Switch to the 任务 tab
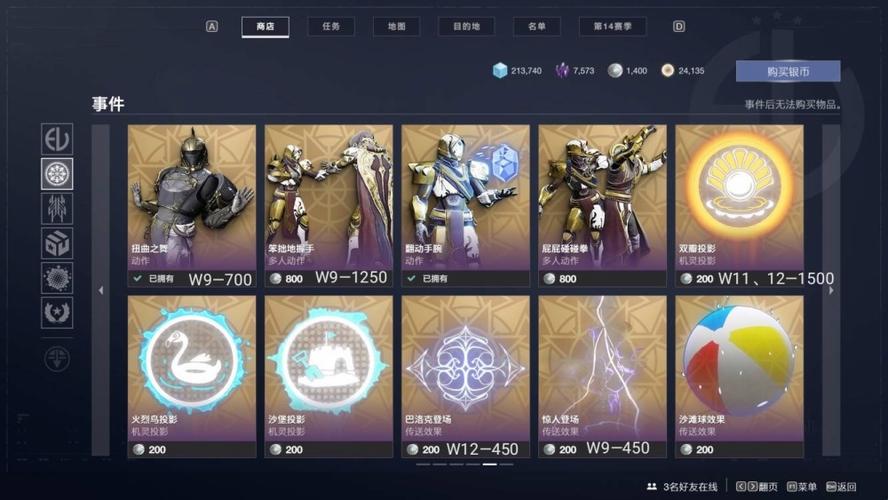The width and height of the screenshot is (888, 500). click(x=330, y=27)
